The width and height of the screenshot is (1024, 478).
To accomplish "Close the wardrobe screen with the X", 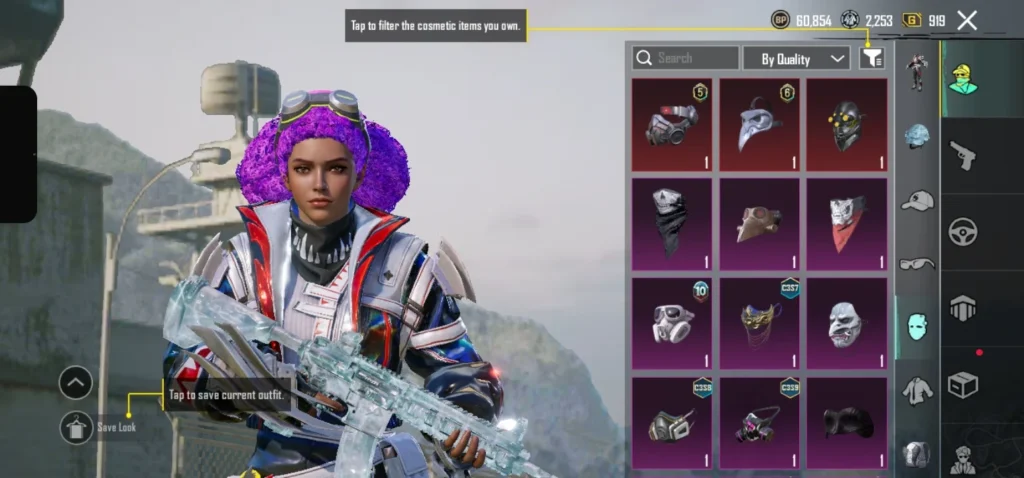I will [x=966, y=20].
